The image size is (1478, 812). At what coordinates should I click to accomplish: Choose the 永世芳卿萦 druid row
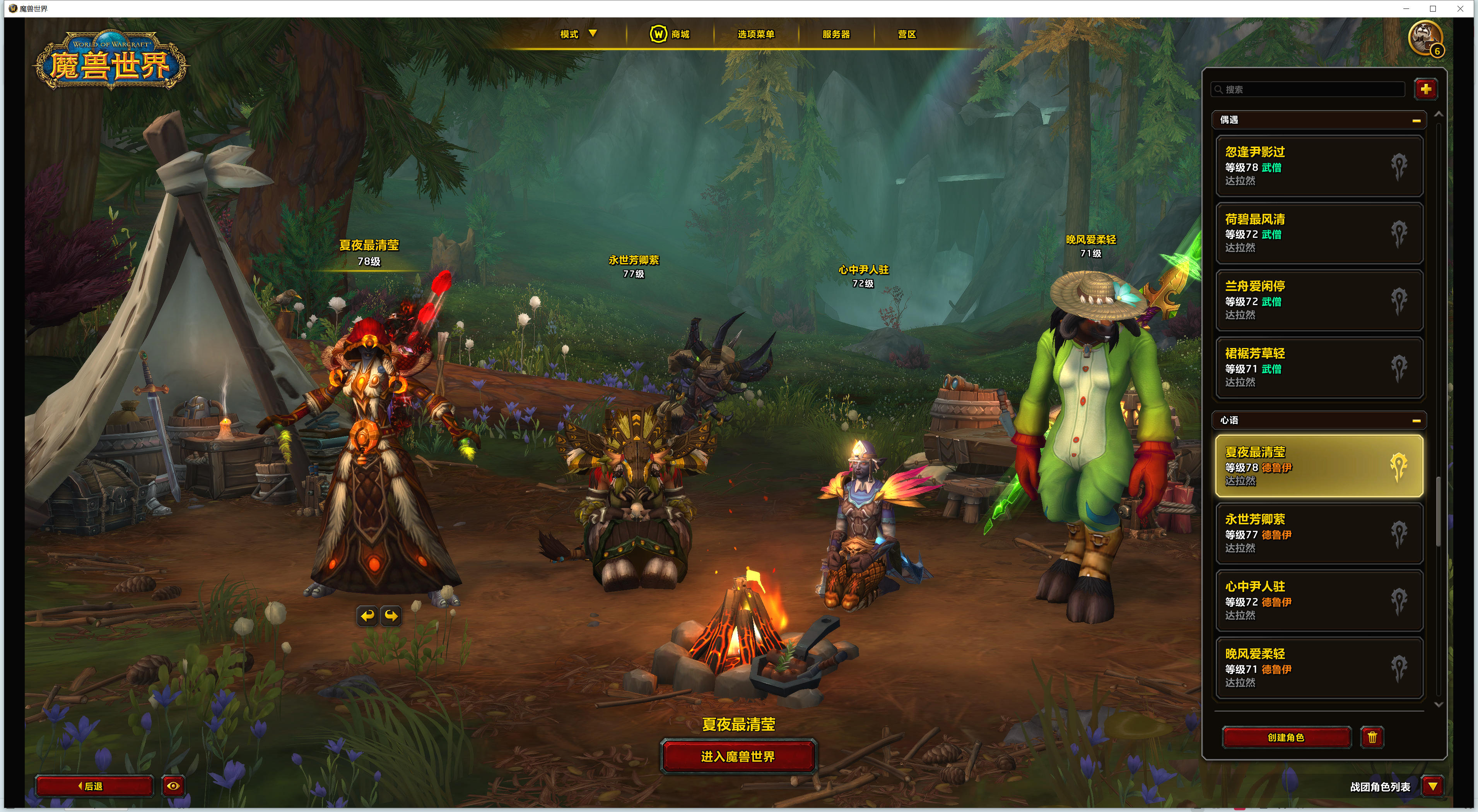[x=1319, y=533]
